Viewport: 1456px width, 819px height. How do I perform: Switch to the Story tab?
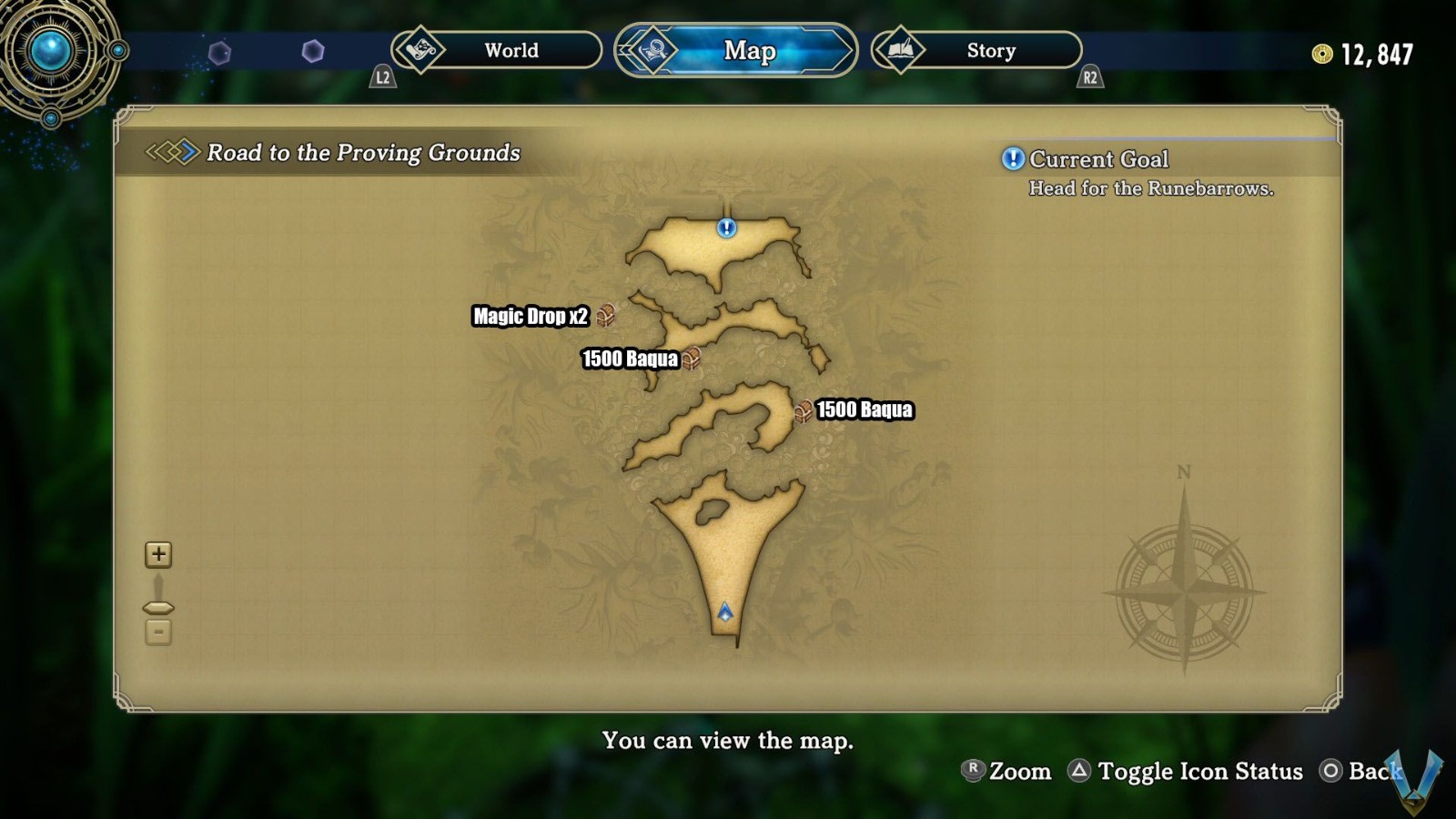pos(990,51)
